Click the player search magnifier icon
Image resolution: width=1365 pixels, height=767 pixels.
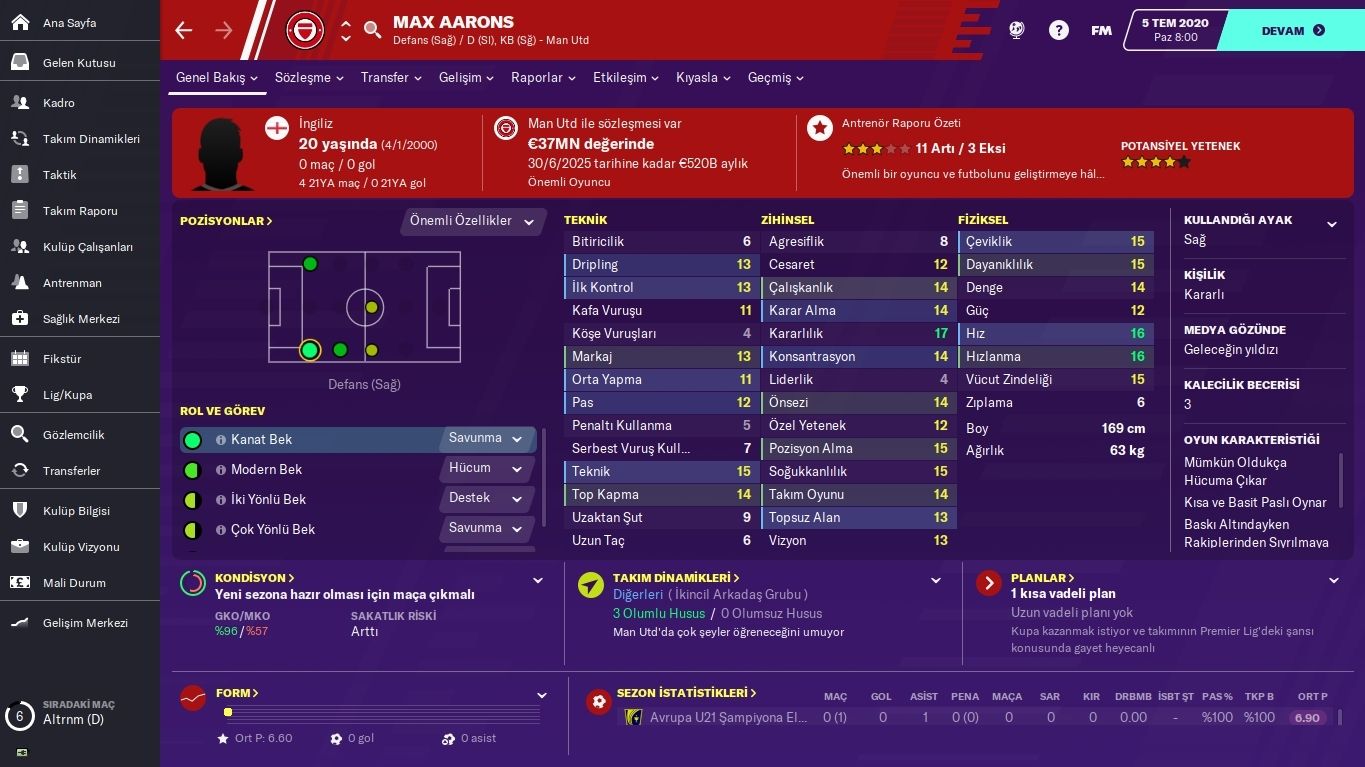tap(372, 30)
